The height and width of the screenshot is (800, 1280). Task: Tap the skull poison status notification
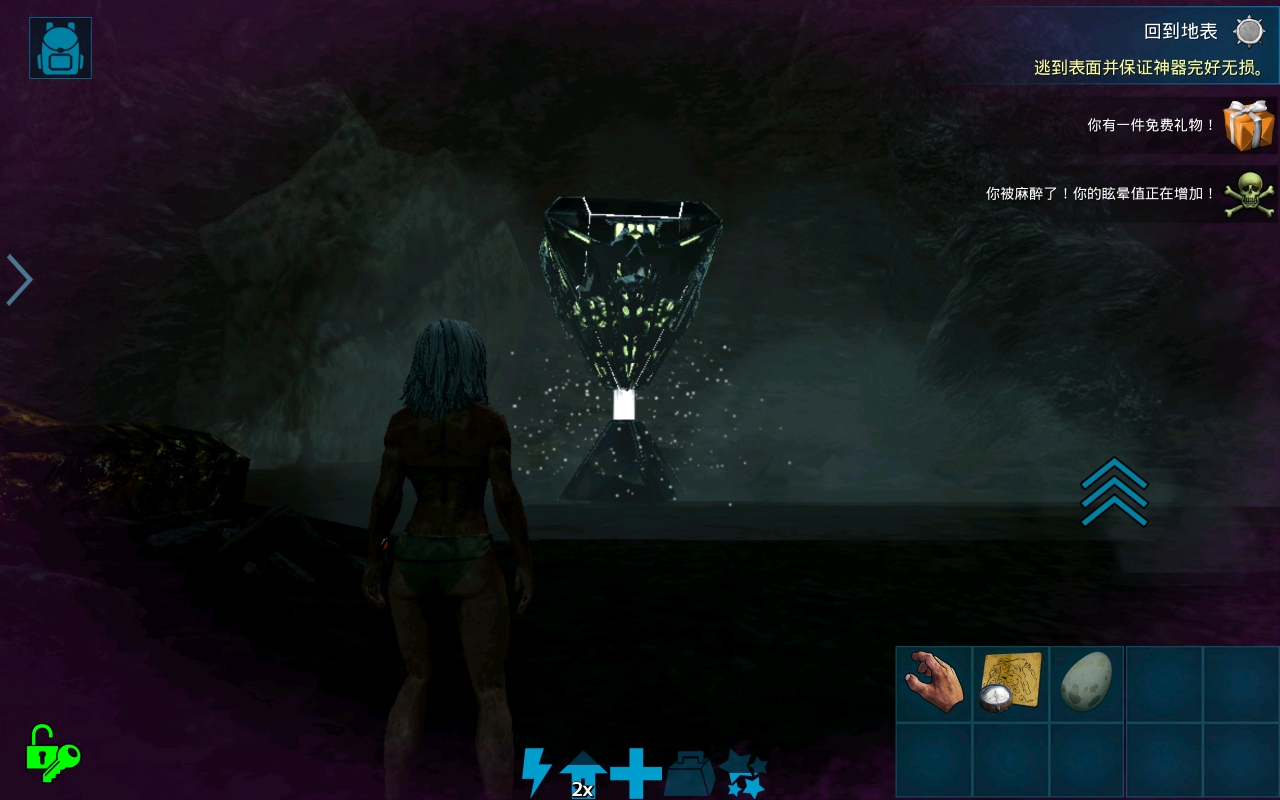pos(1250,193)
